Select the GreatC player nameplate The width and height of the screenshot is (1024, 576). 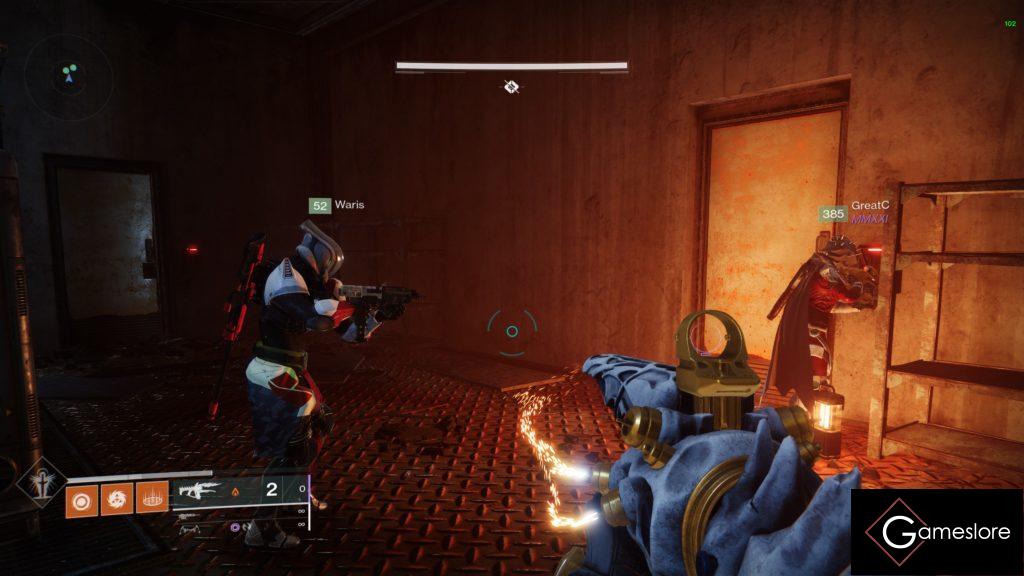click(x=853, y=211)
